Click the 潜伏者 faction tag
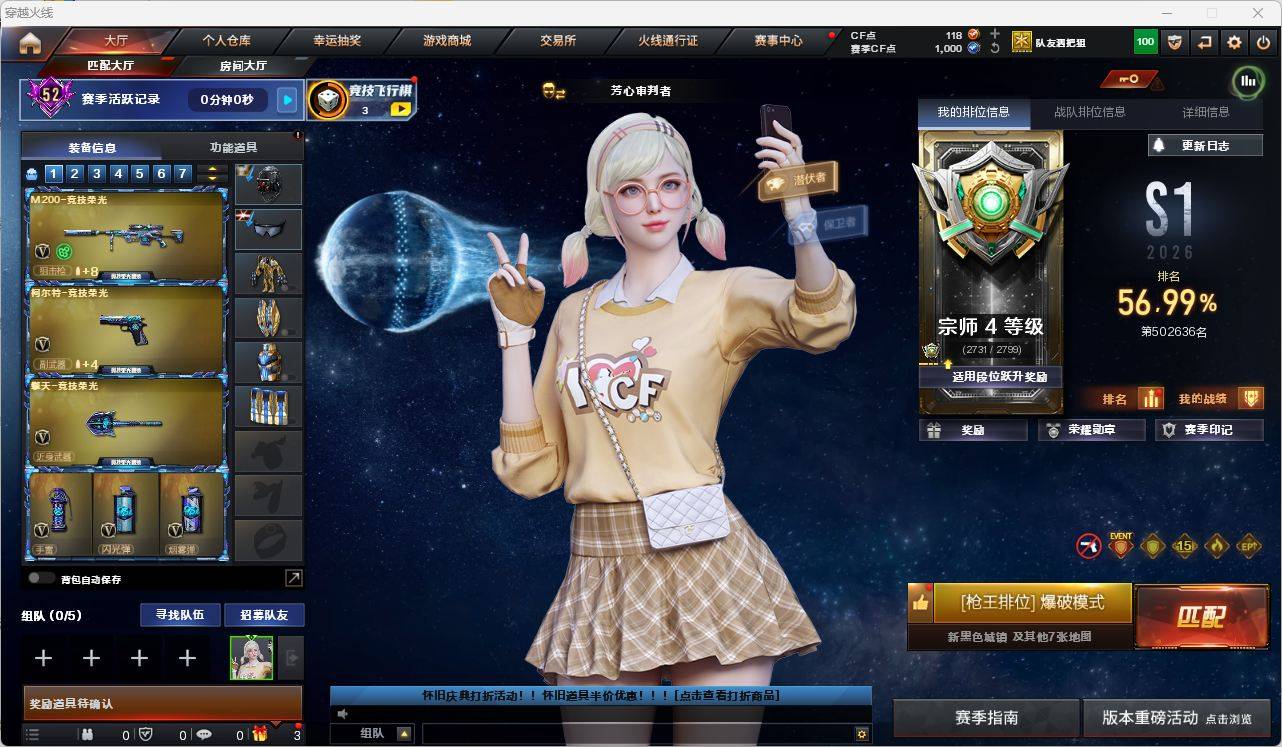 (x=795, y=180)
